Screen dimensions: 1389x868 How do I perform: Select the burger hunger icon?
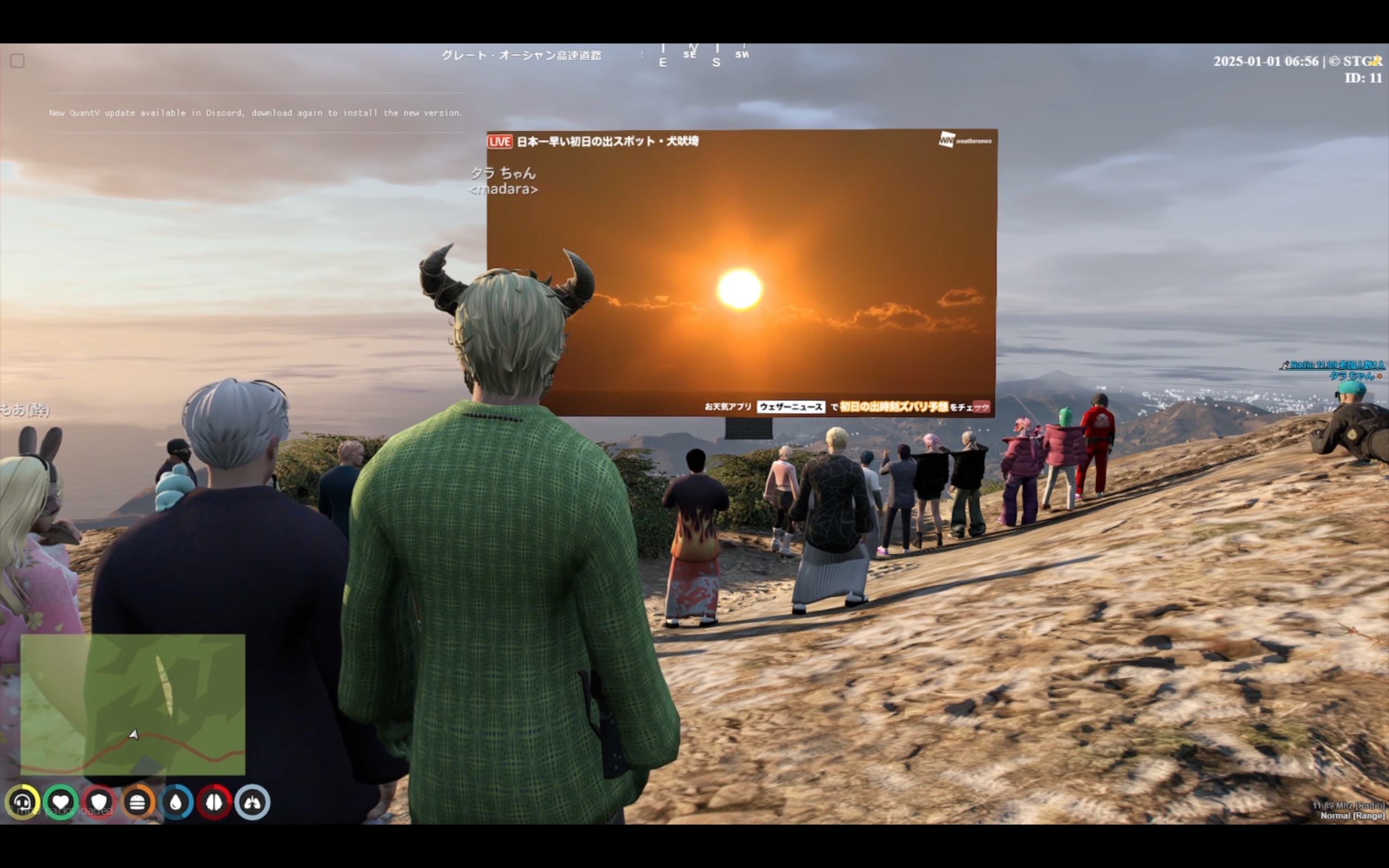coord(137,802)
